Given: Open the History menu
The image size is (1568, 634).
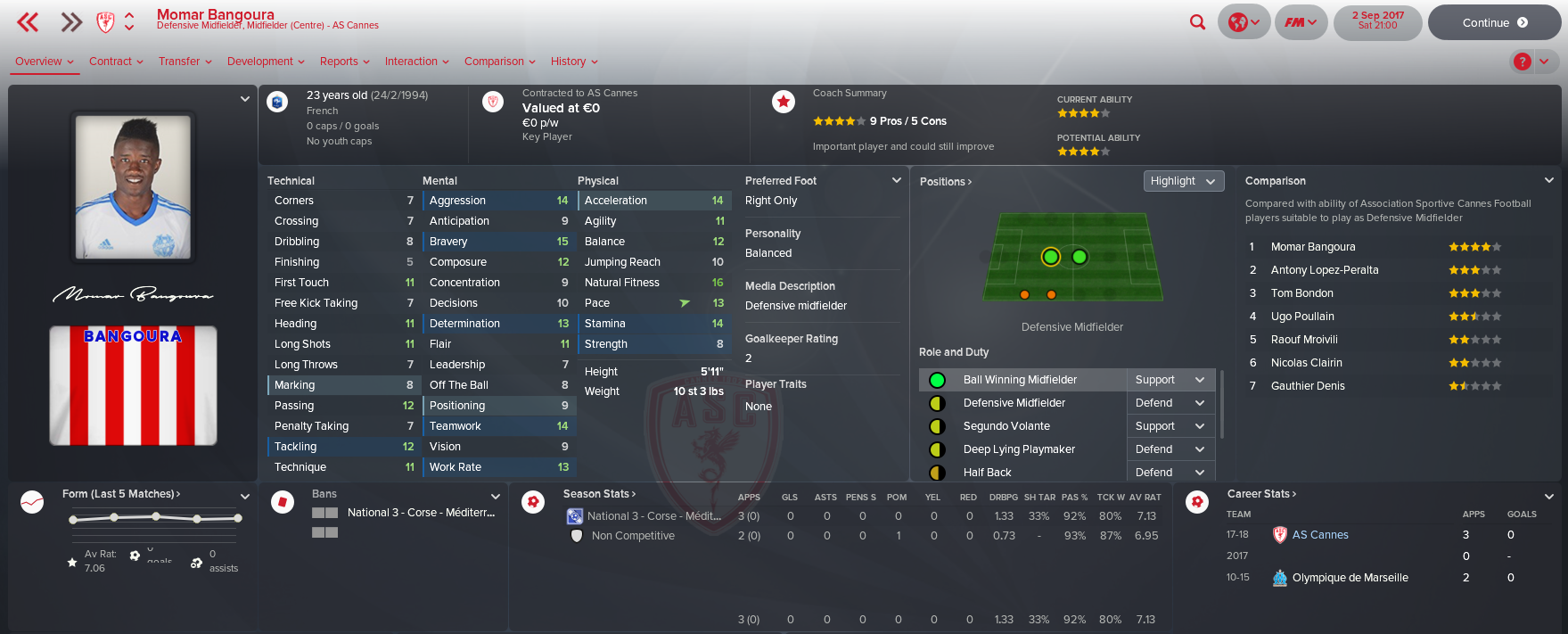Looking at the screenshot, I should click(x=574, y=62).
